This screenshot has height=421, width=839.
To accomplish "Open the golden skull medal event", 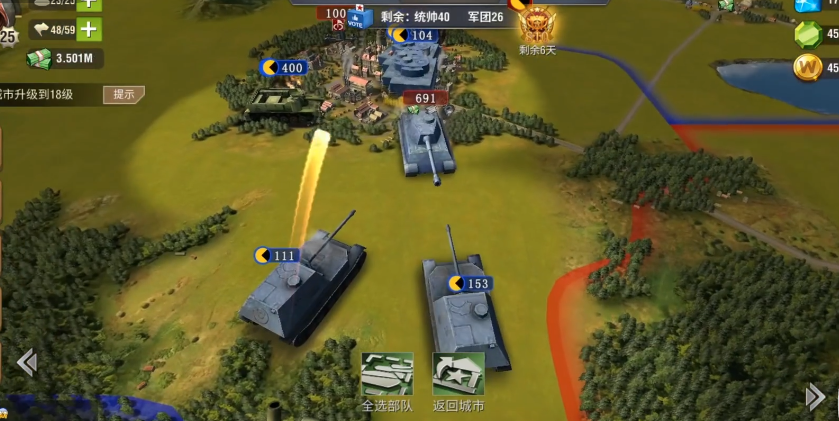I will (537, 23).
